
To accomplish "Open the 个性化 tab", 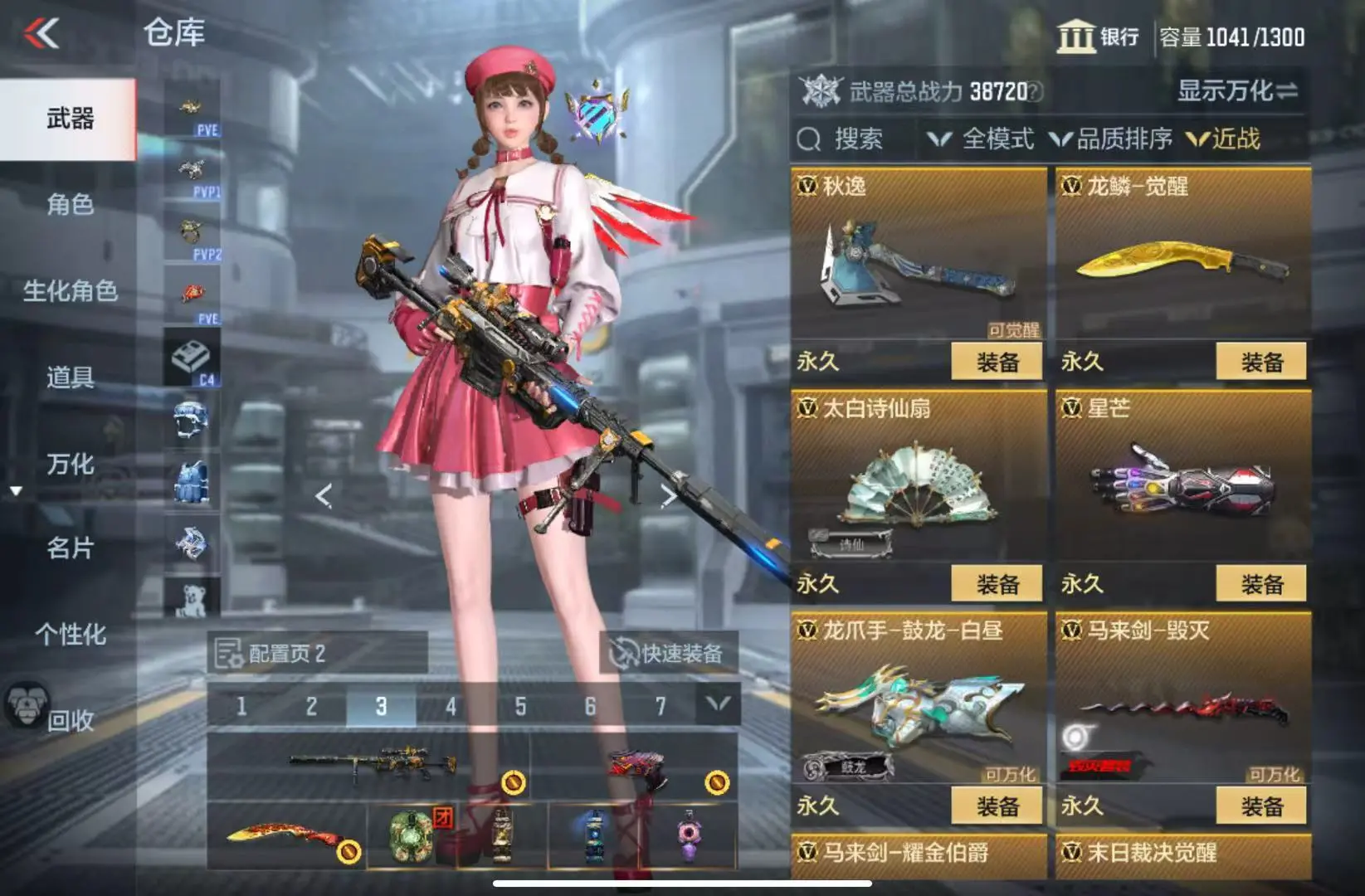I will tap(70, 635).
